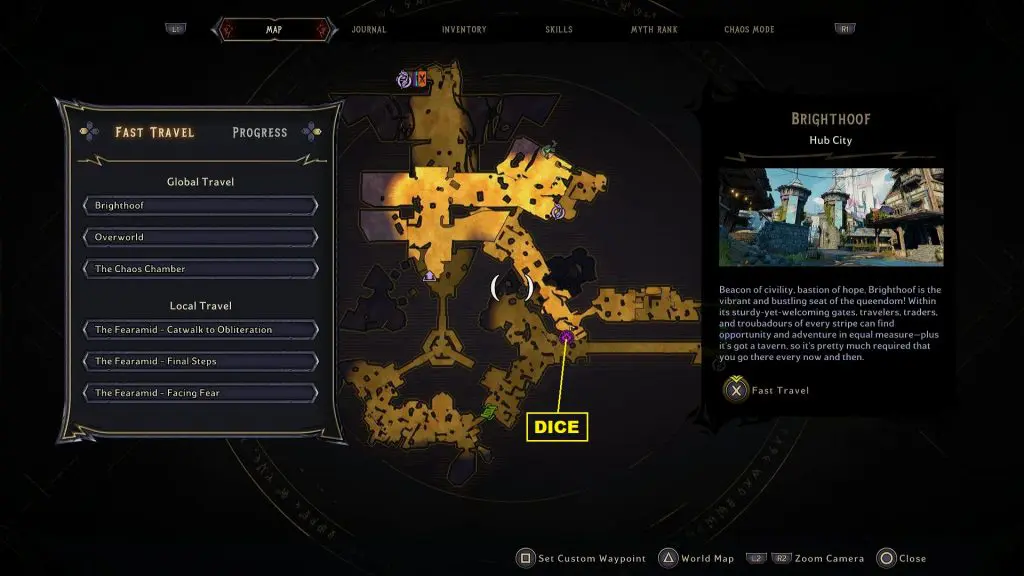Switch to the Progress panel tab
The image size is (1024, 576).
point(260,132)
